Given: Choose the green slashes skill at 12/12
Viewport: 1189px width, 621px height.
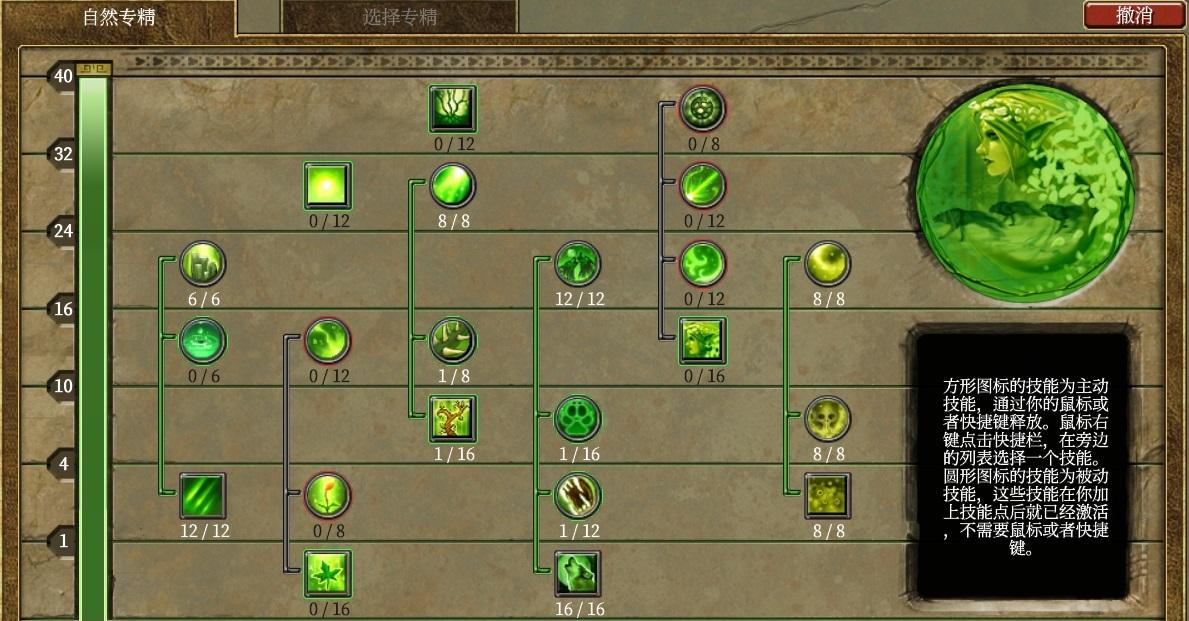Looking at the screenshot, I should pyautogui.click(x=202, y=496).
